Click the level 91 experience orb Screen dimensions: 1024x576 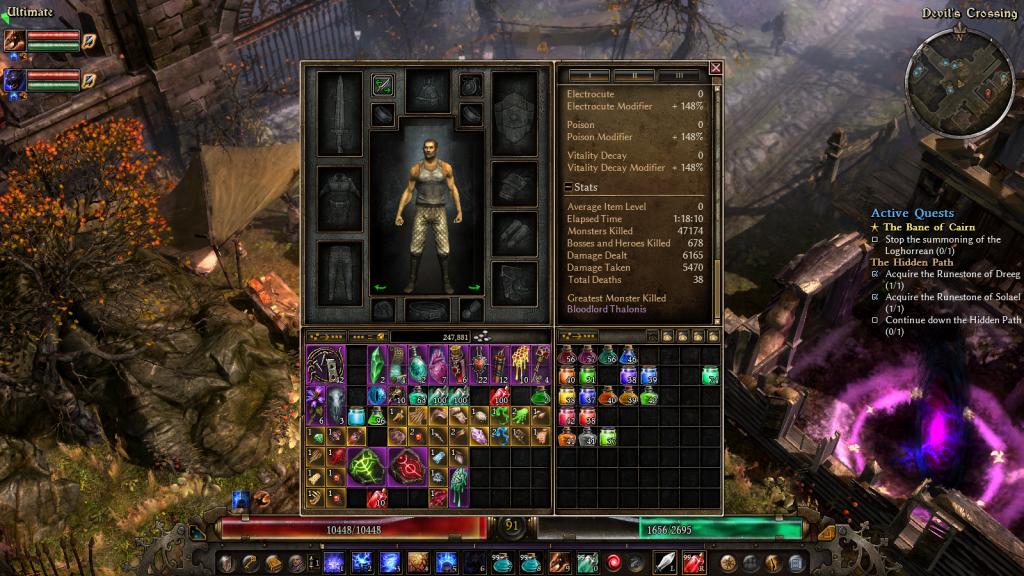coord(512,525)
